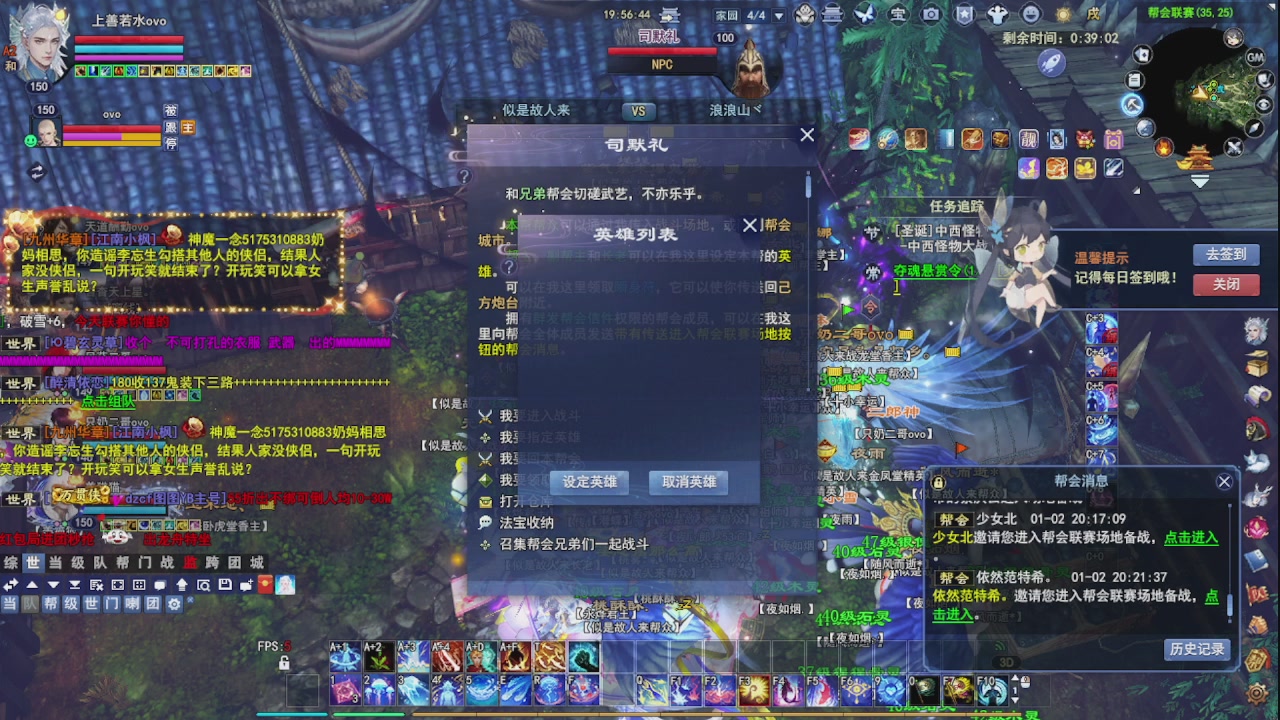Viewport: 1280px width, 720px height.
Task: Expand the minimap via arrow below it
Action: 1200,181
